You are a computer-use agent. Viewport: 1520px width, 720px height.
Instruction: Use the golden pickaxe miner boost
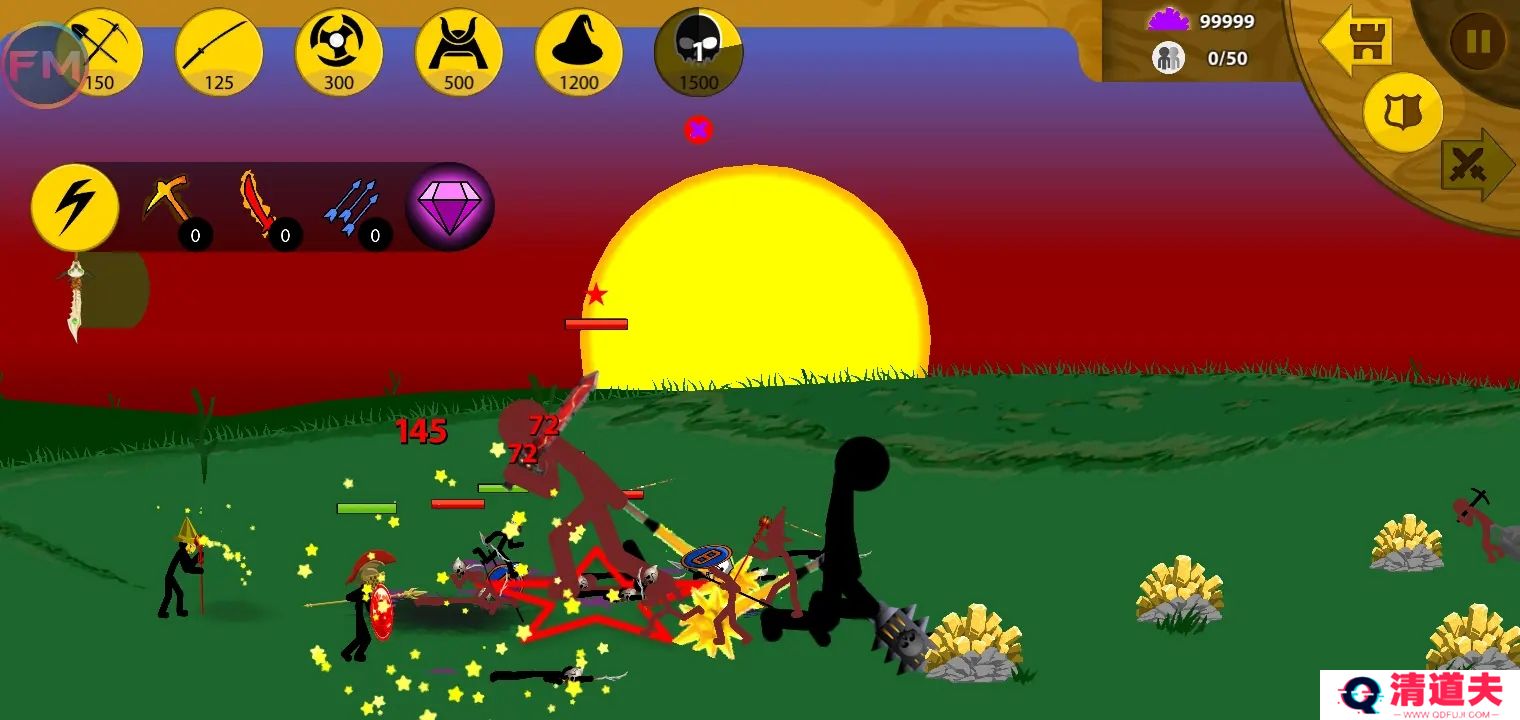point(166,200)
